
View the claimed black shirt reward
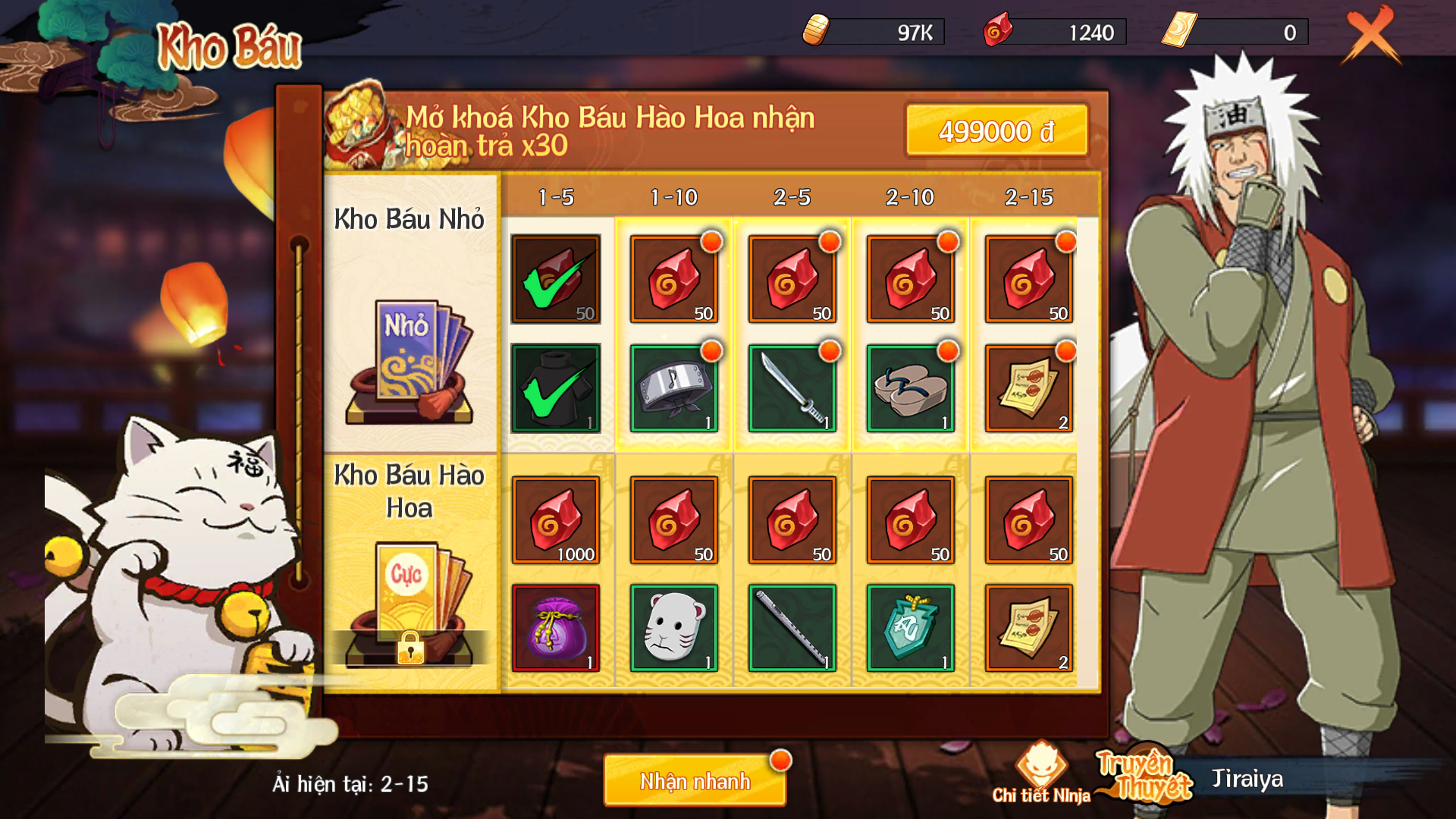[556, 389]
